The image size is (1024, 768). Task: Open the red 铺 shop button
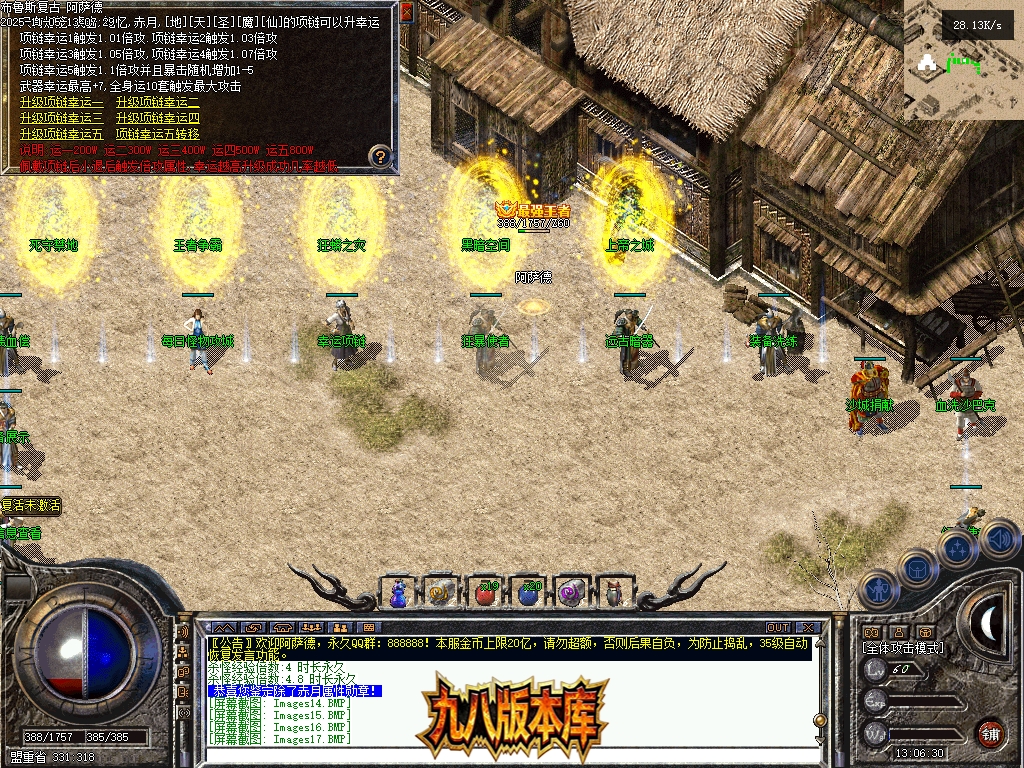(x=990, y=732)
